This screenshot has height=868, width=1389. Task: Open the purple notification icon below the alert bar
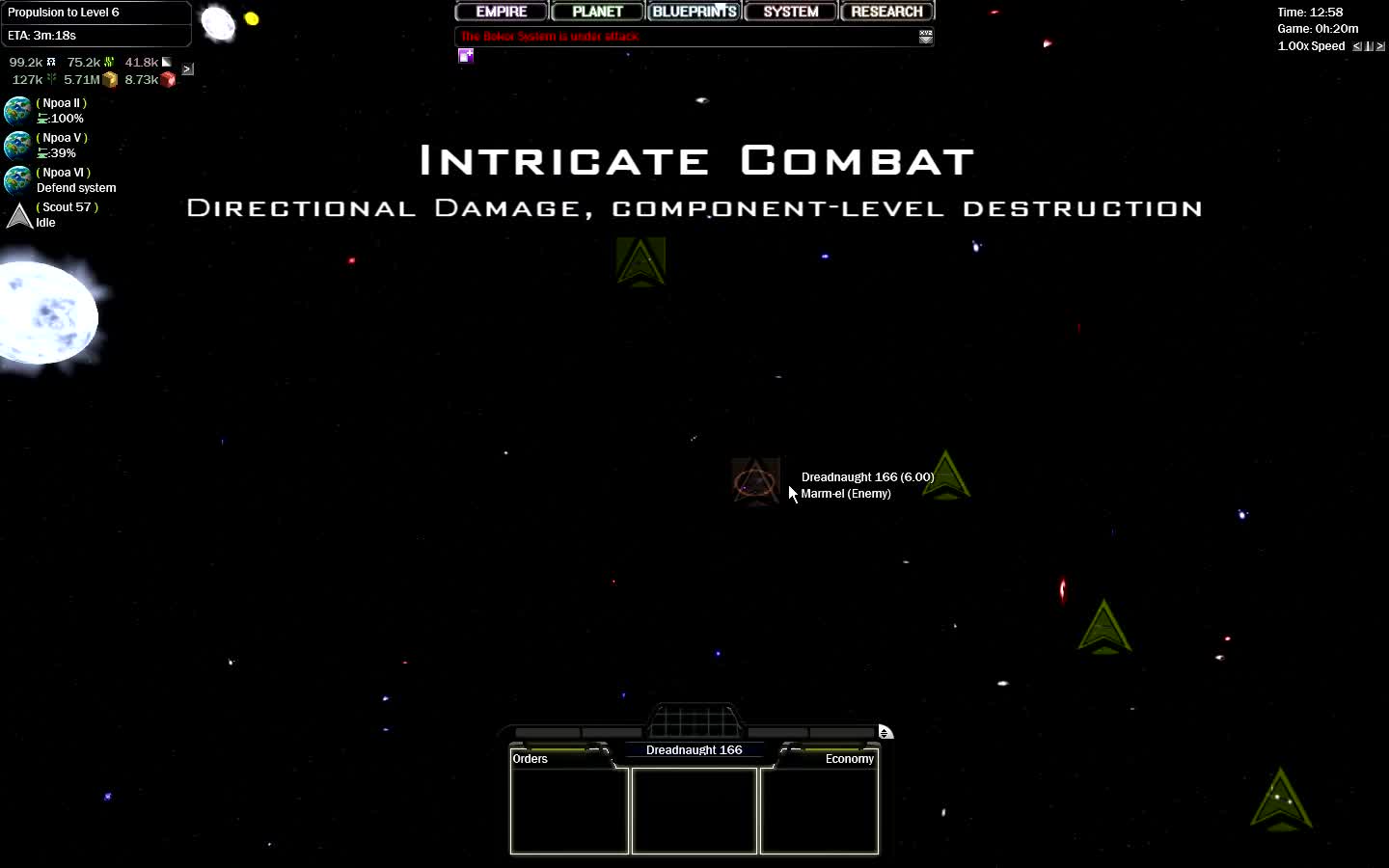(x=466, y=56)
